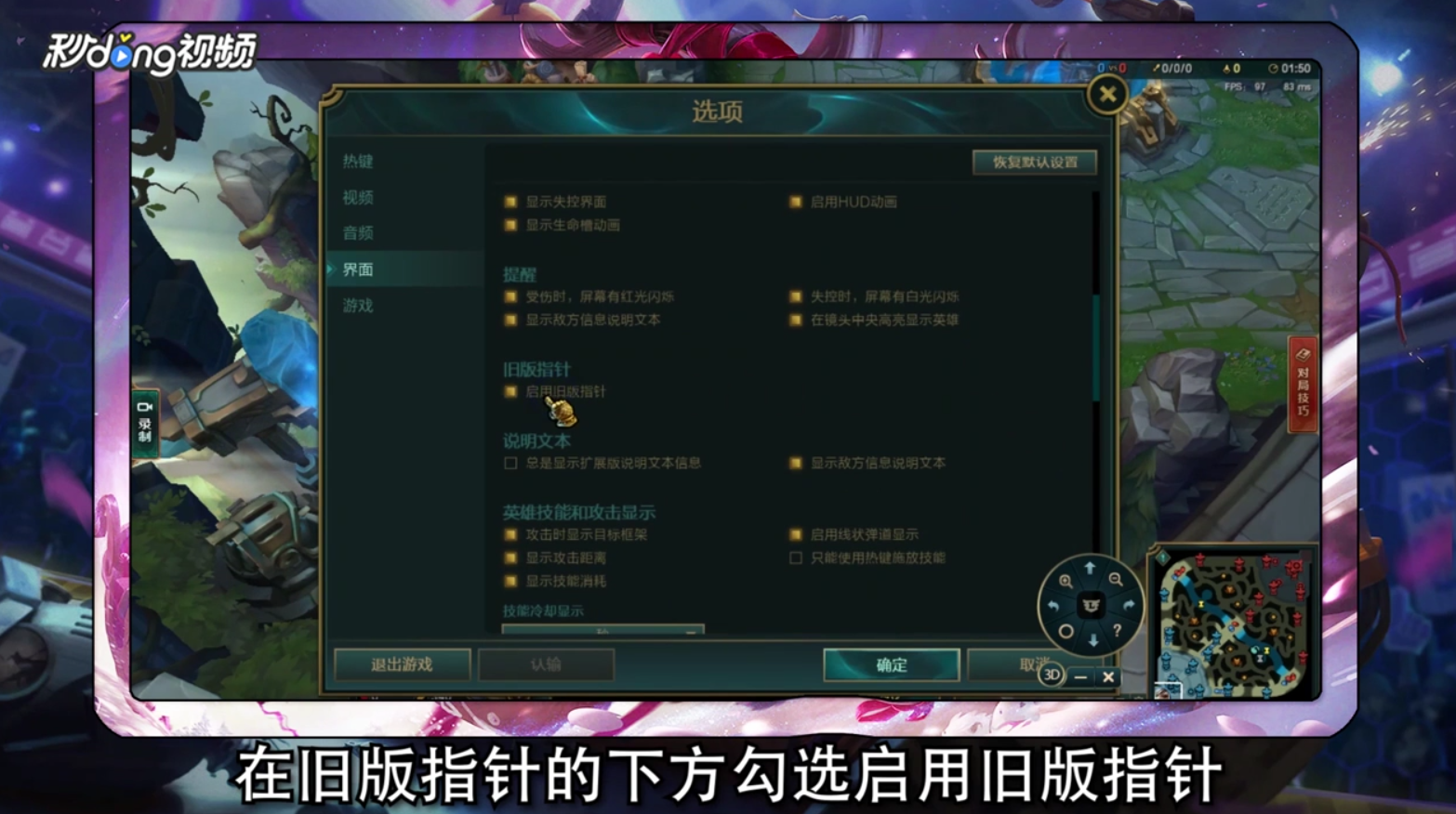Click the question mark help icon on camera wheel

click(1116, 630)
